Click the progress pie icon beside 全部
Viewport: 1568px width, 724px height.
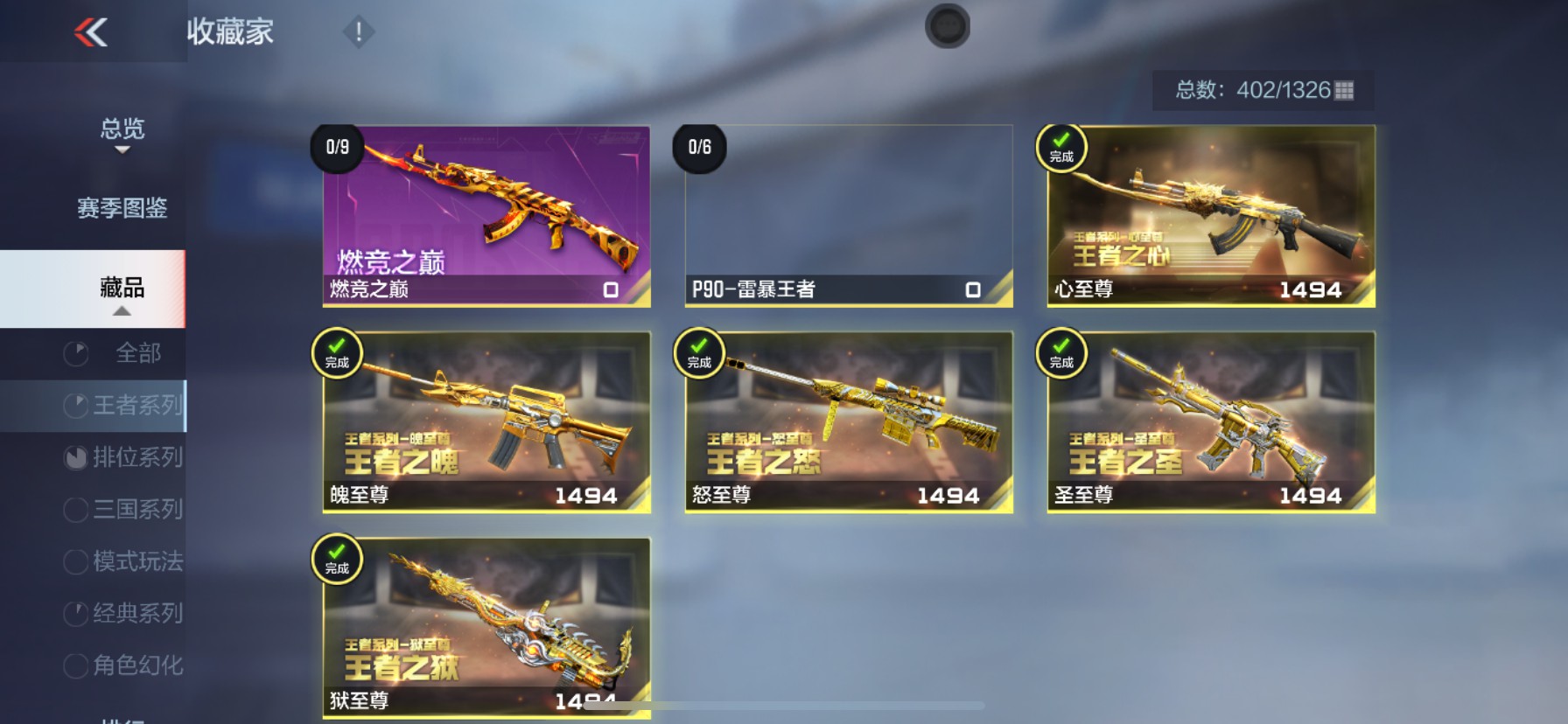[x=75, y=353]
